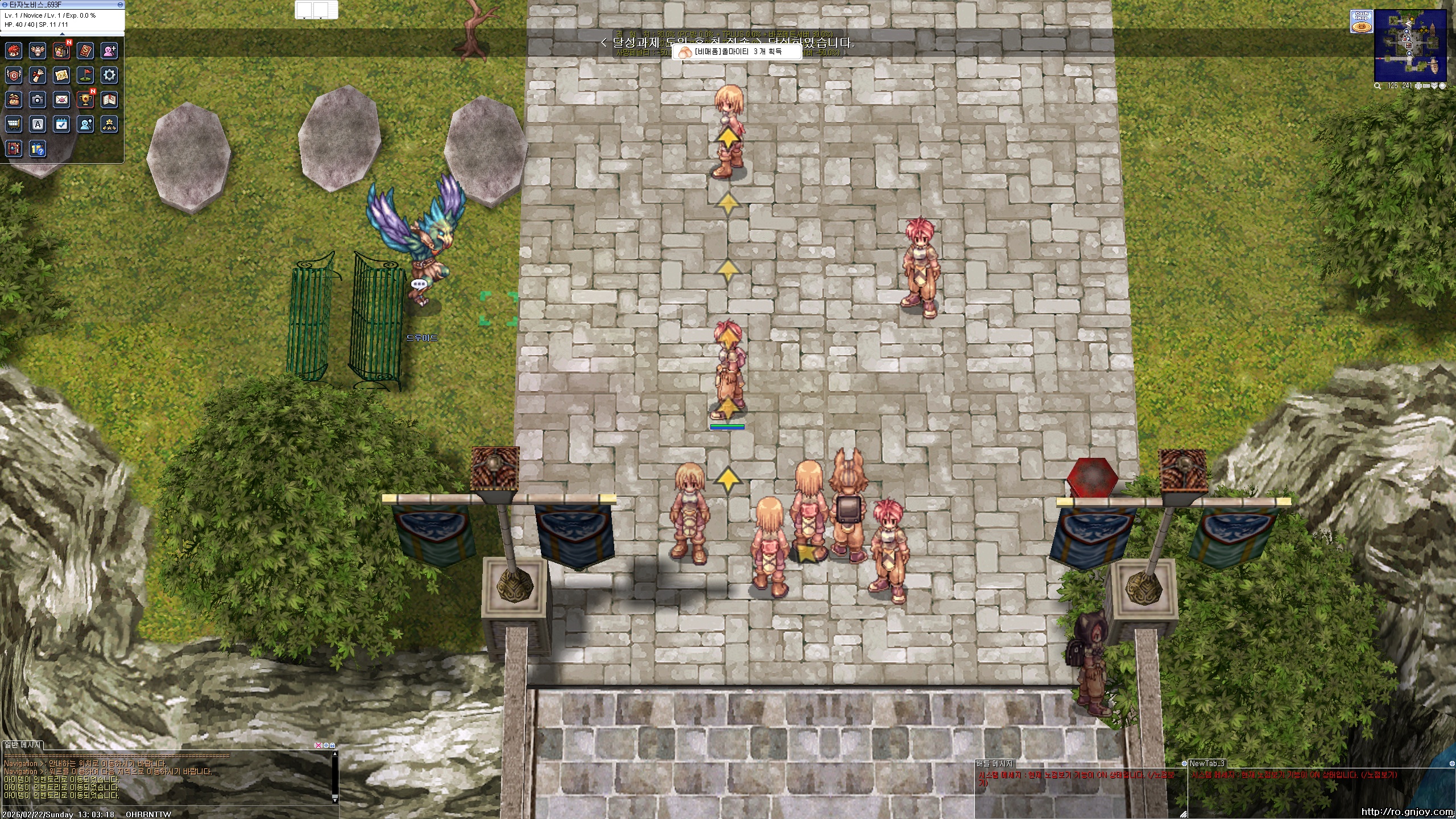This screenshot has width=1456, height=819.
Task: Open the gear-shaped options icon
Action: pos(109,75)
